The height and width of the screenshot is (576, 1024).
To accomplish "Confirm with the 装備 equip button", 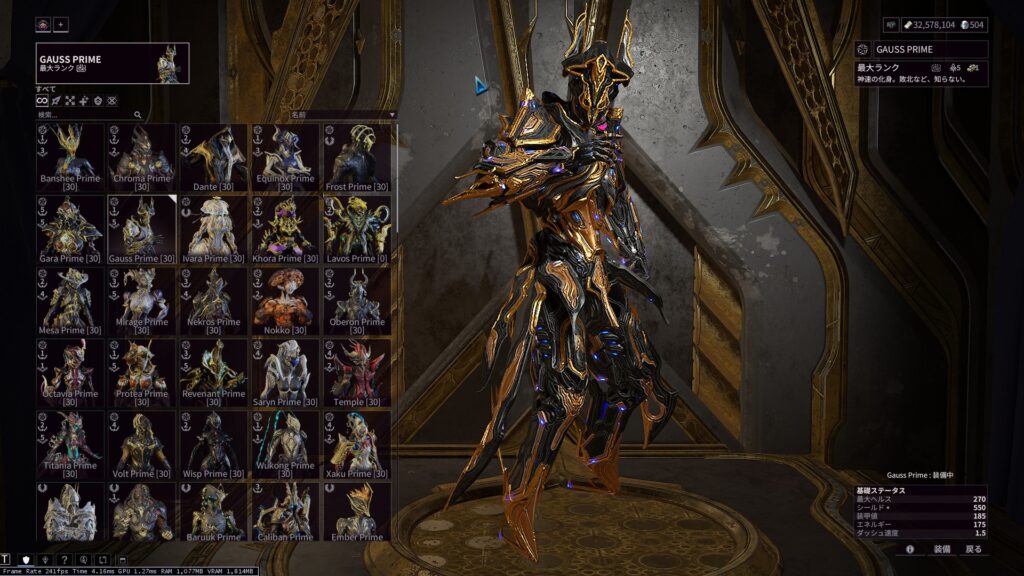I will tap(942, 549).
